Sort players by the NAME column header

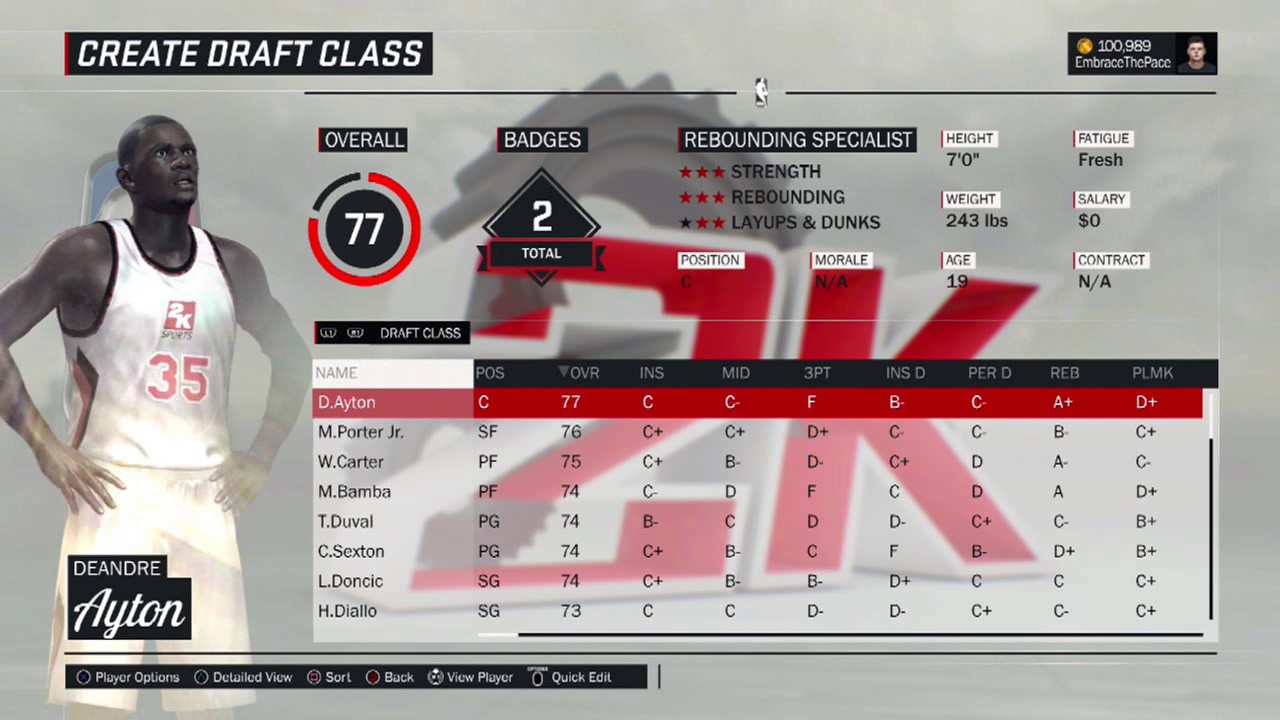(x=337, y=373)
